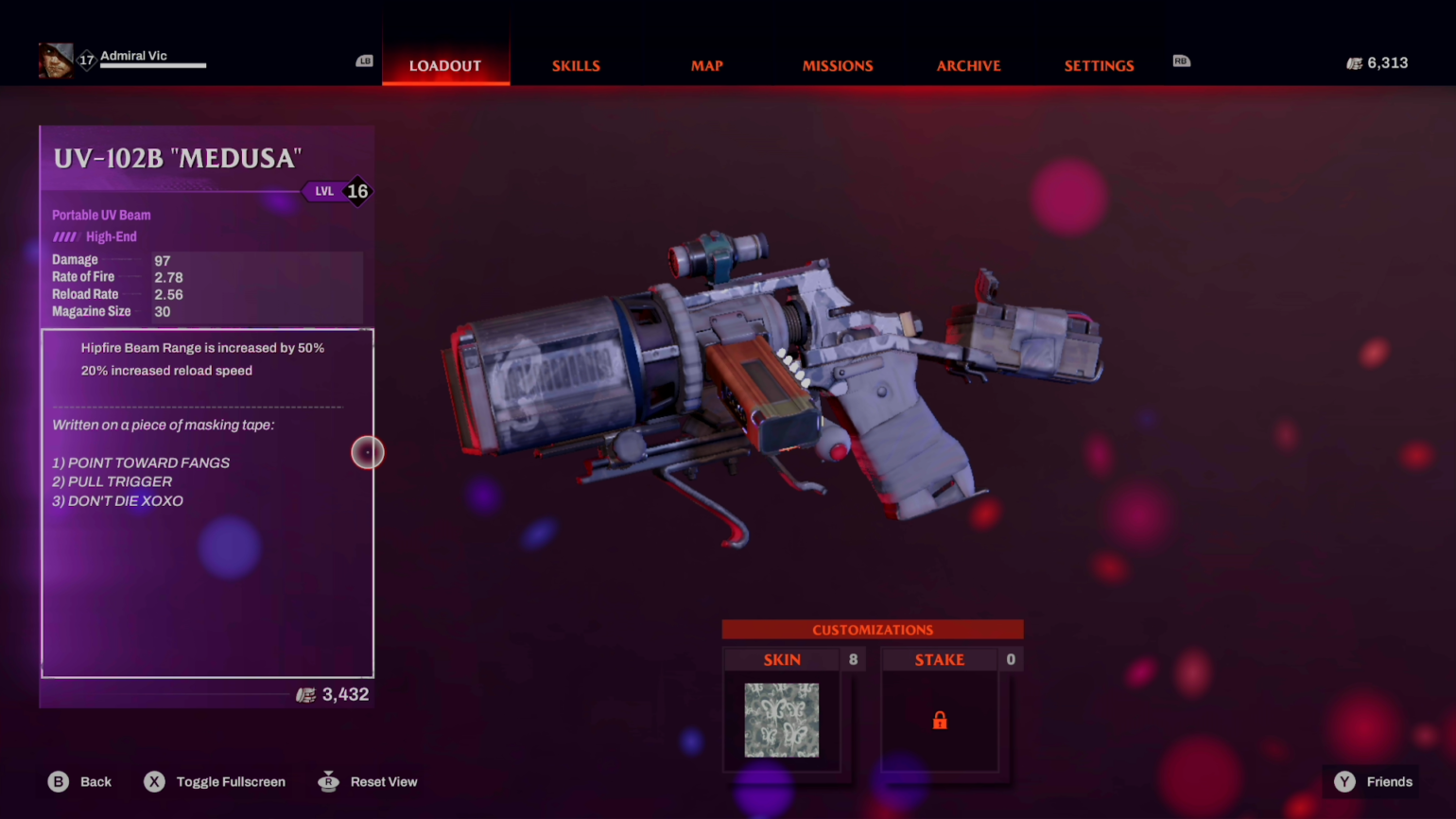Click the LVL 16 badge on the weapon card
Image resolution: width=1456 pixels, height=819 pixels.
pos(338,191)
